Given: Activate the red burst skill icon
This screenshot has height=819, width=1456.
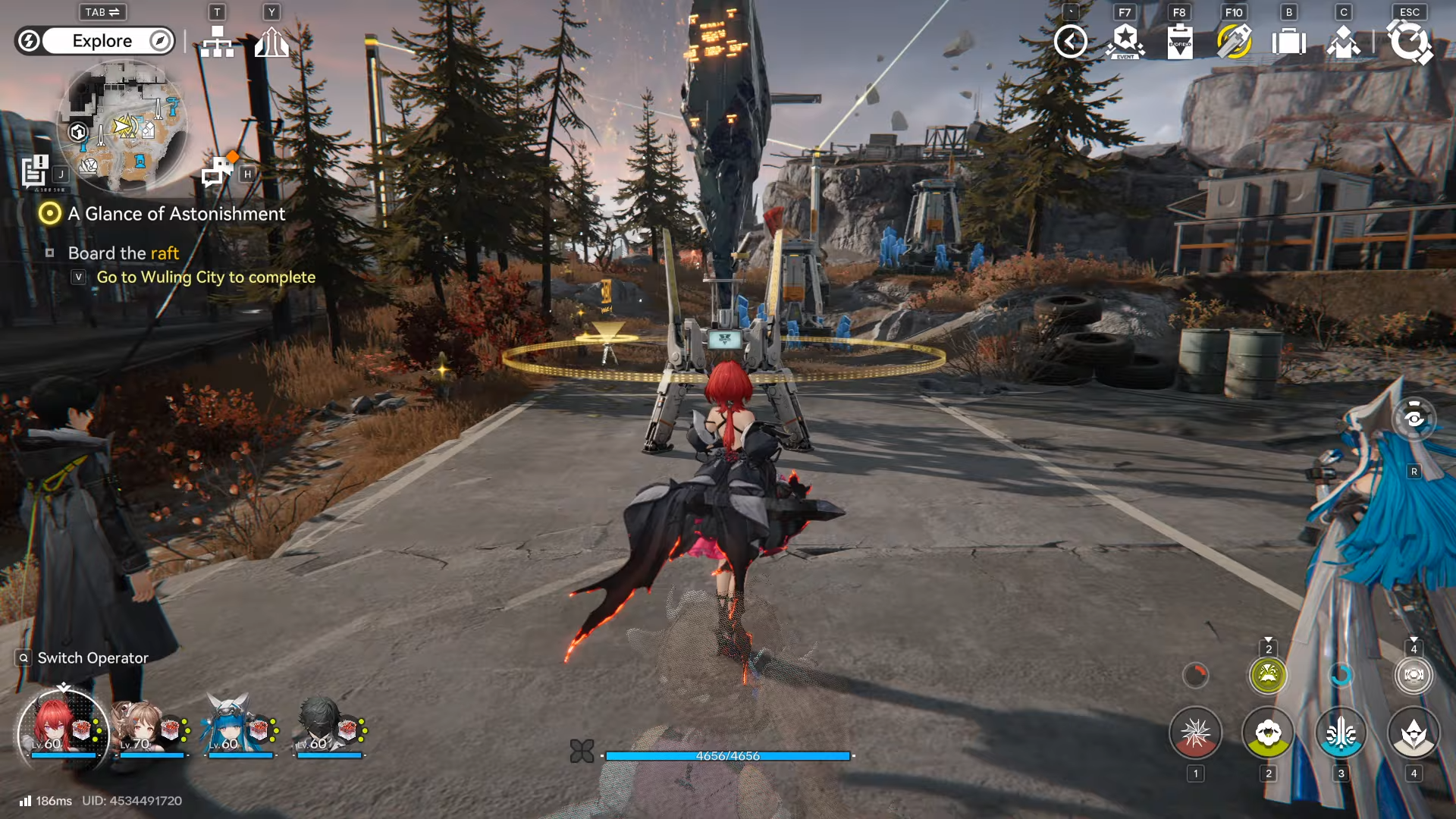Looking at the screenshot, I should point(1195,733).
